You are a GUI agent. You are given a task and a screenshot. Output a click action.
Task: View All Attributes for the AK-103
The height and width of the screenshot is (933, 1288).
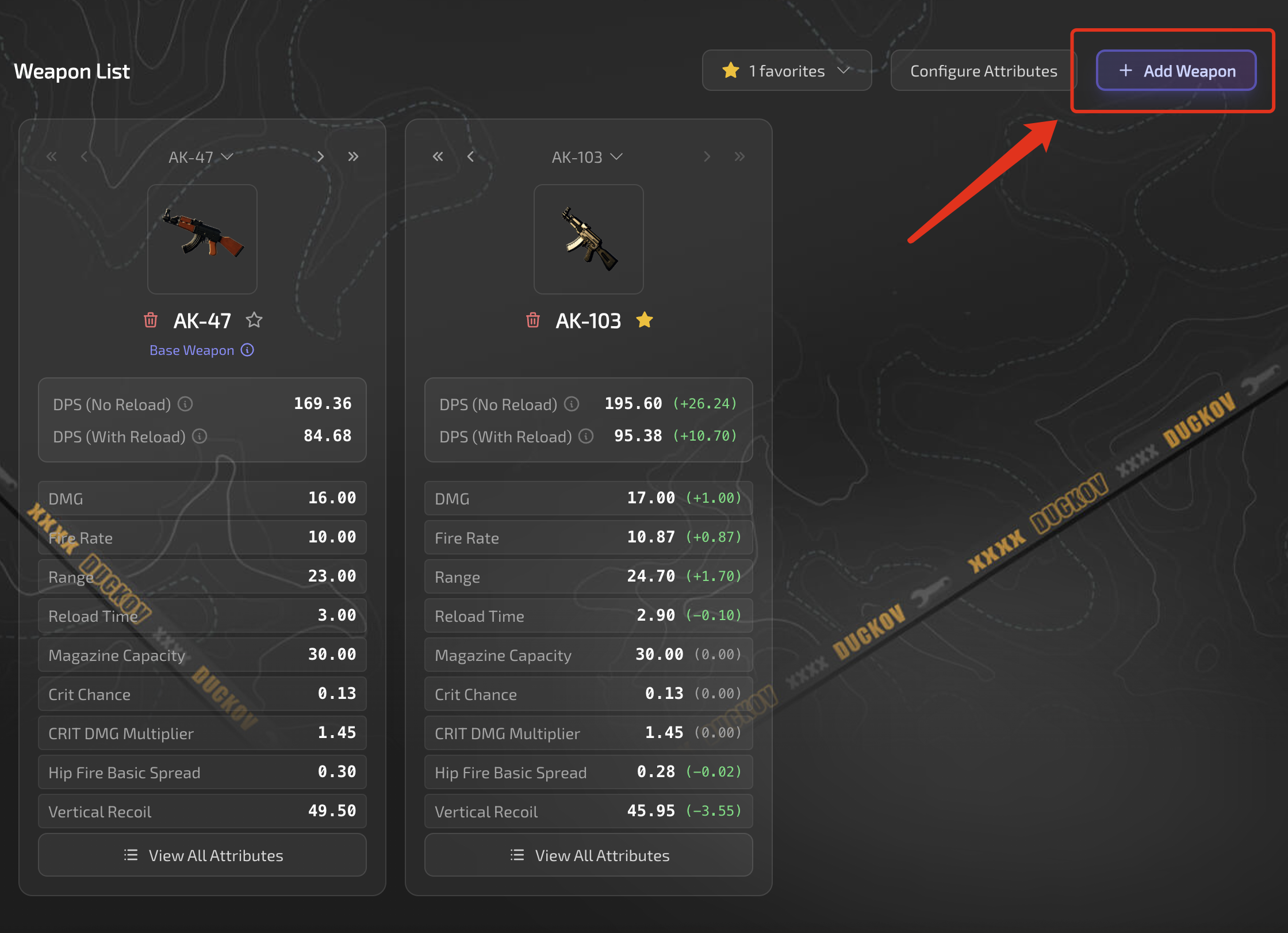pos(589,855)
